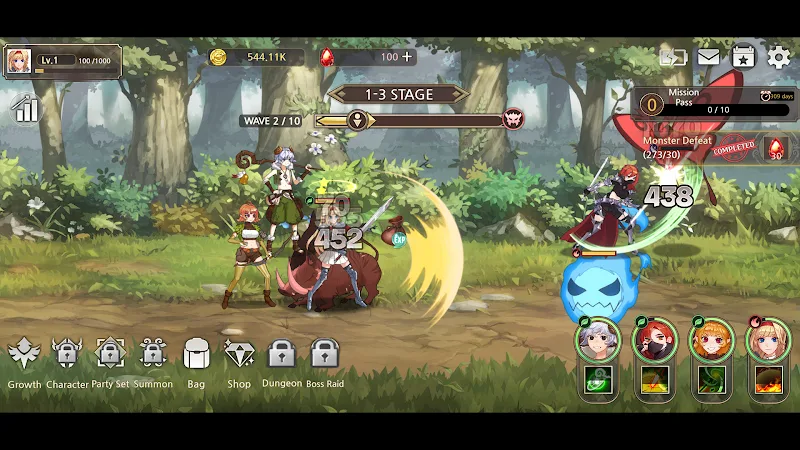800x450 pixels.
Task: Toggle the battery power-saving mode icon
Action: point(673,57)
